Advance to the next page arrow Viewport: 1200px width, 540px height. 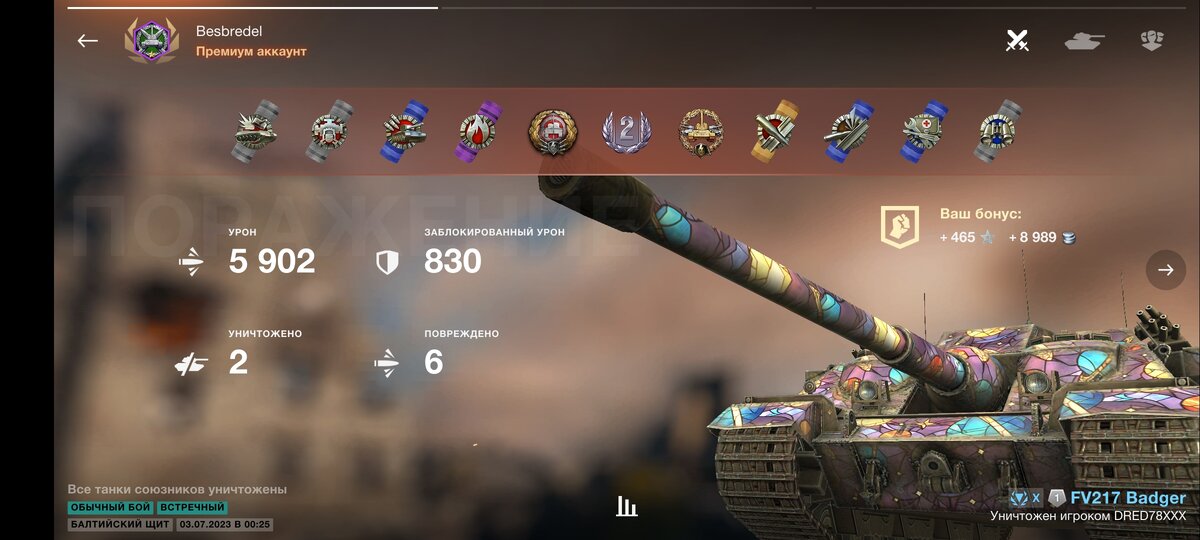[1165, 270]
